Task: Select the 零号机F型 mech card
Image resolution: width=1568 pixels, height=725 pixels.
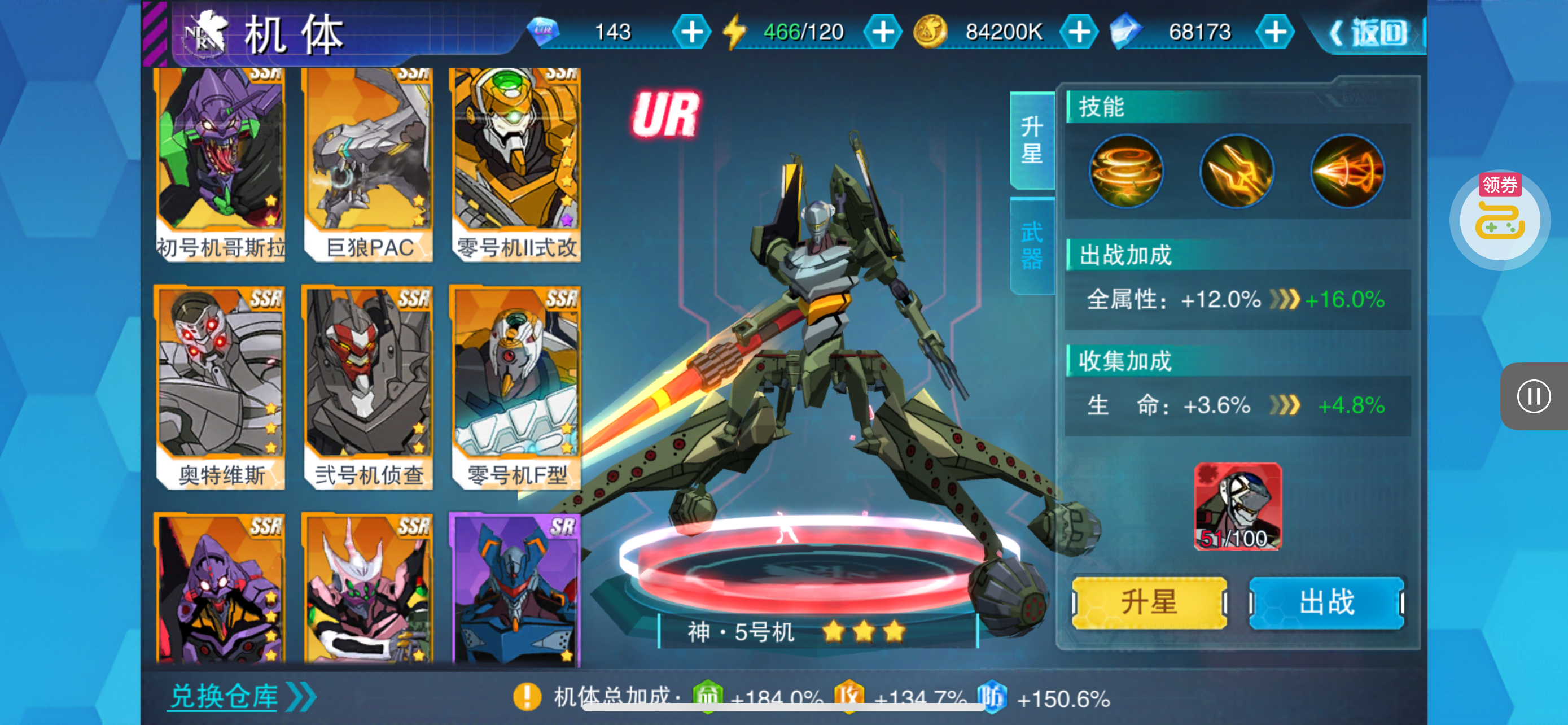Action: [x=515, y=388]
